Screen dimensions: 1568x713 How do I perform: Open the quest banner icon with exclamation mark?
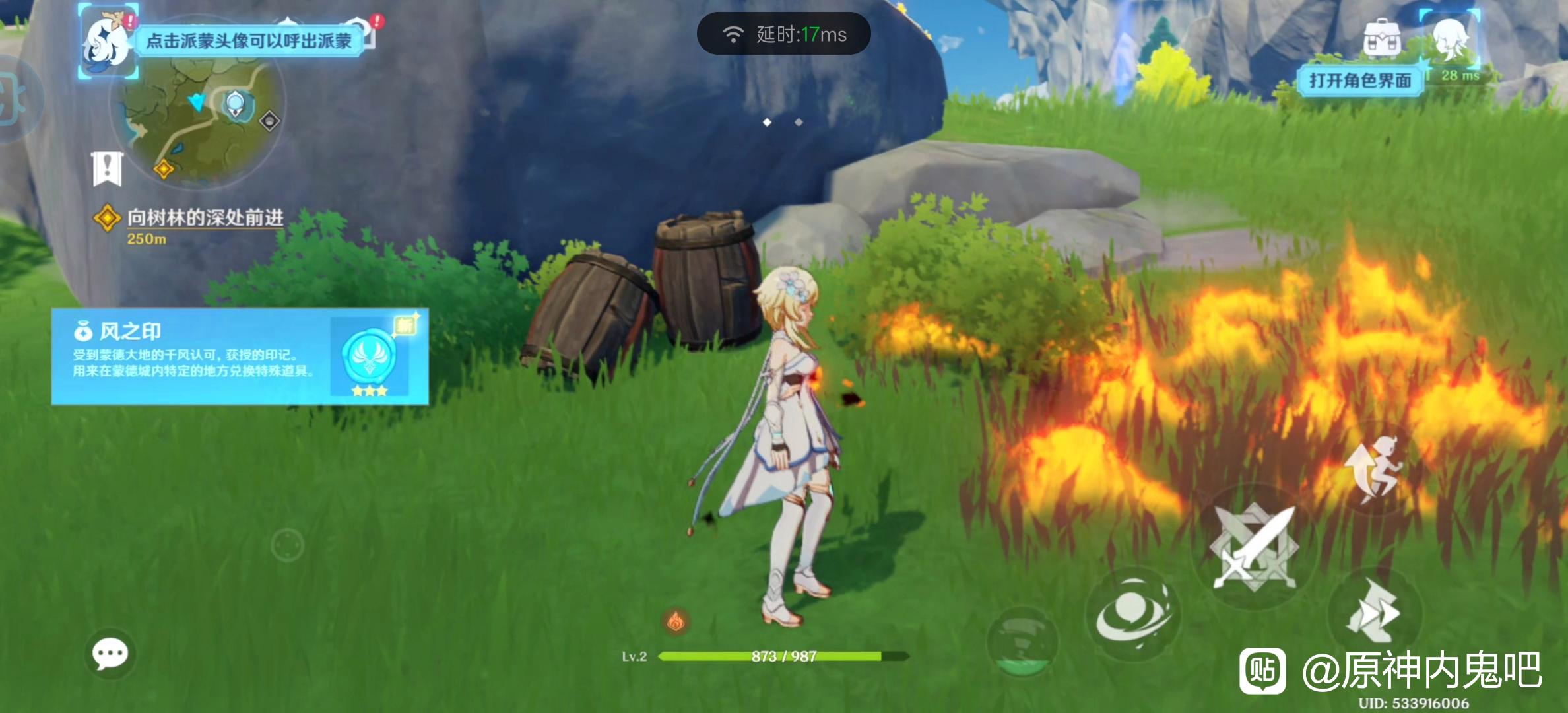coord(107,168)
